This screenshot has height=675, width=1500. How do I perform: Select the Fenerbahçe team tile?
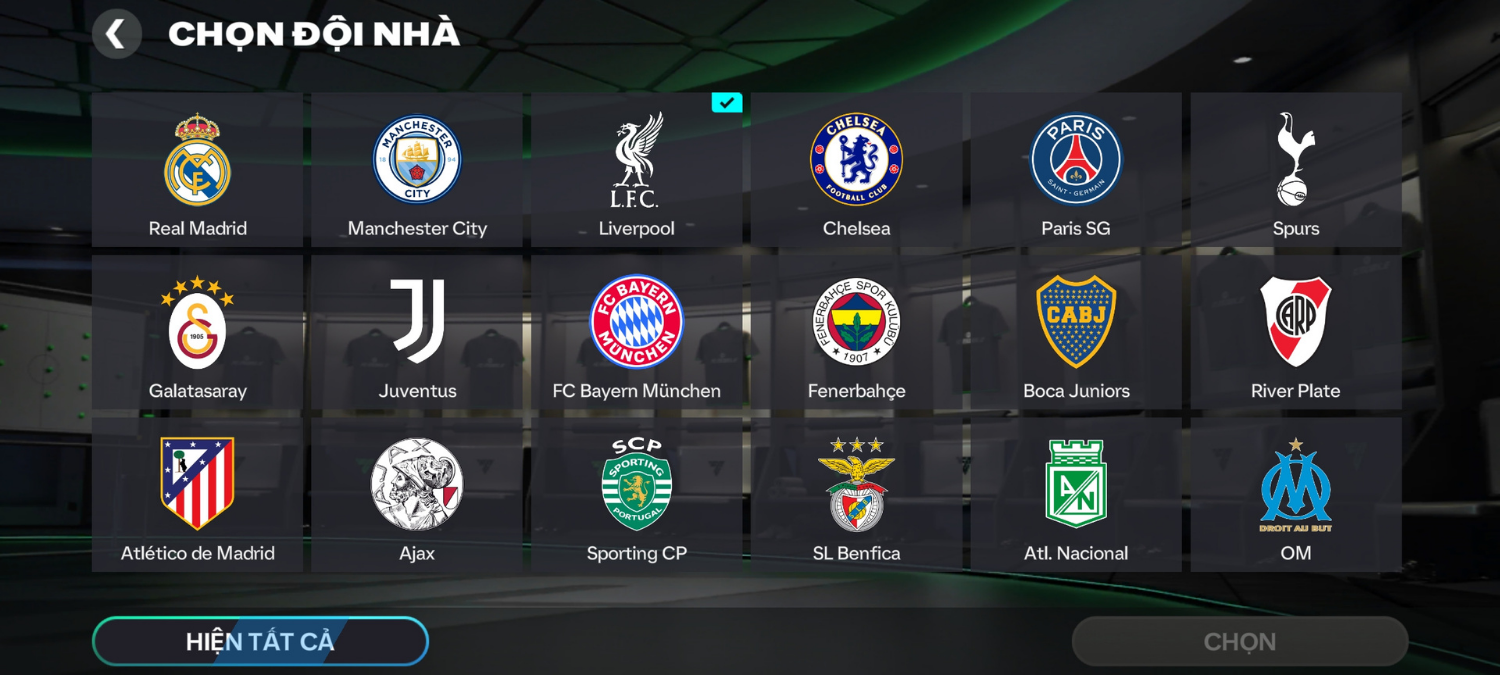pyautogui.click(x=857, y=332)
